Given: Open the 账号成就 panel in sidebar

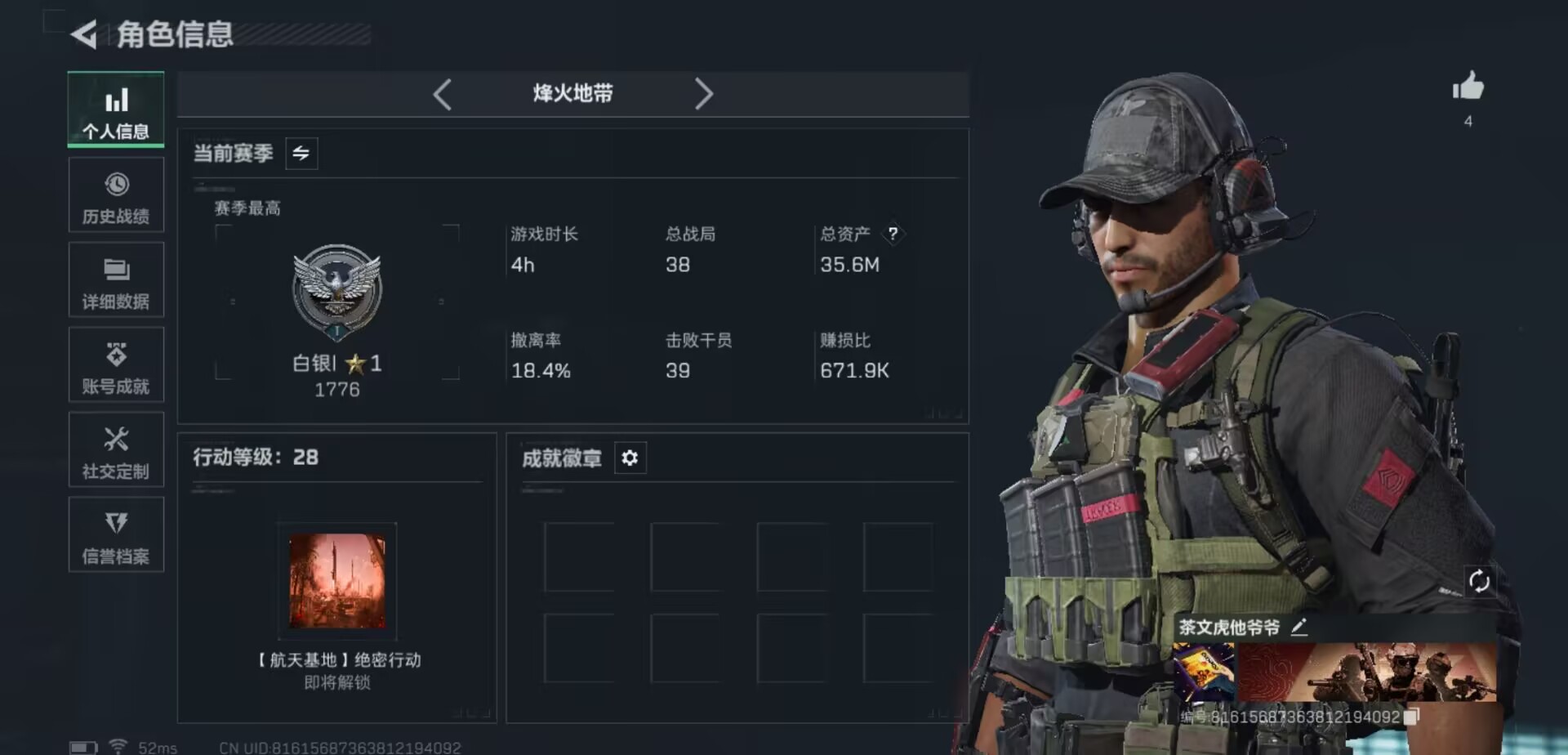Looking at the screenshot, I should point(116,365).
